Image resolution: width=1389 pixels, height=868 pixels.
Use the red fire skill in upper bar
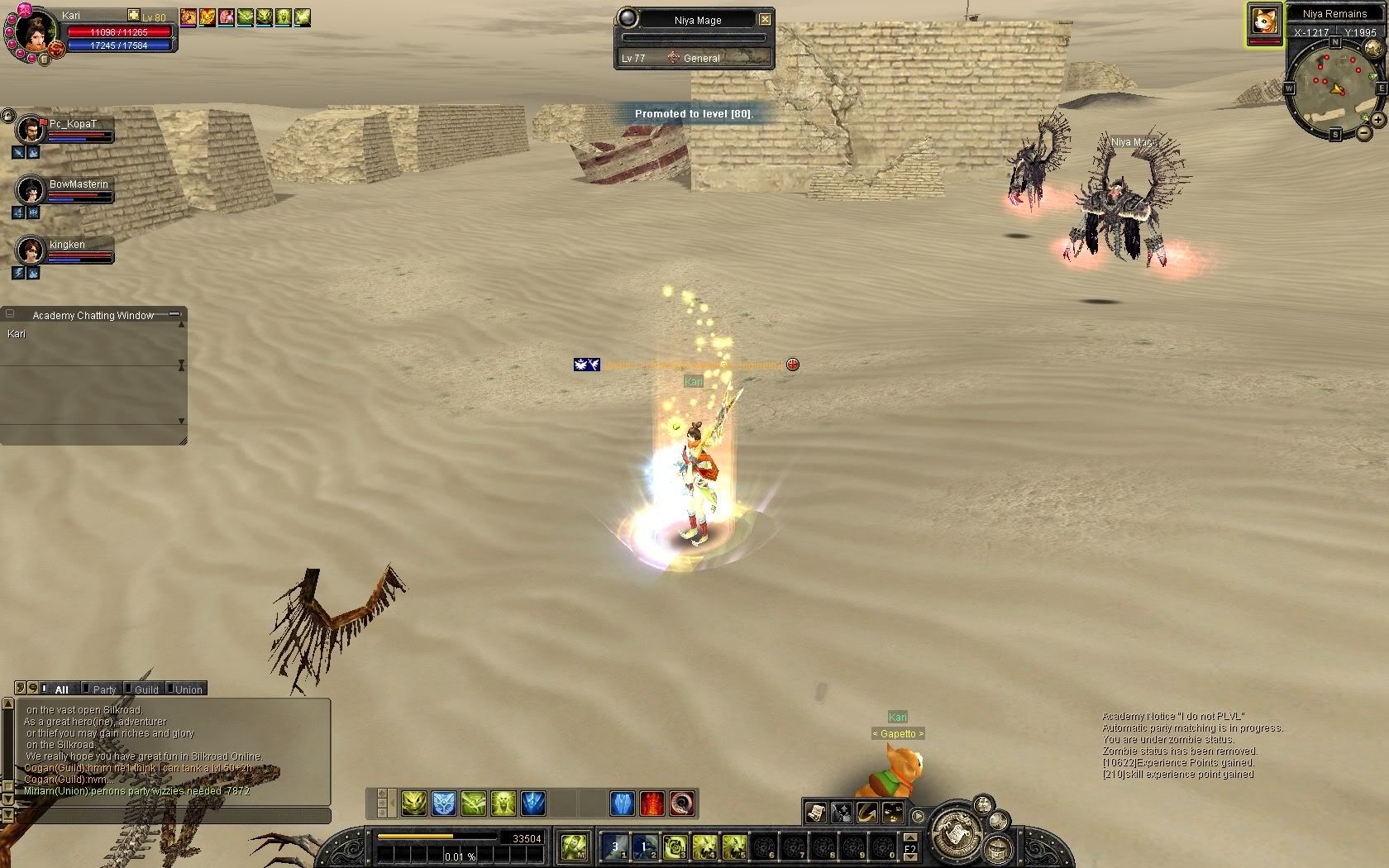(652, 803)
